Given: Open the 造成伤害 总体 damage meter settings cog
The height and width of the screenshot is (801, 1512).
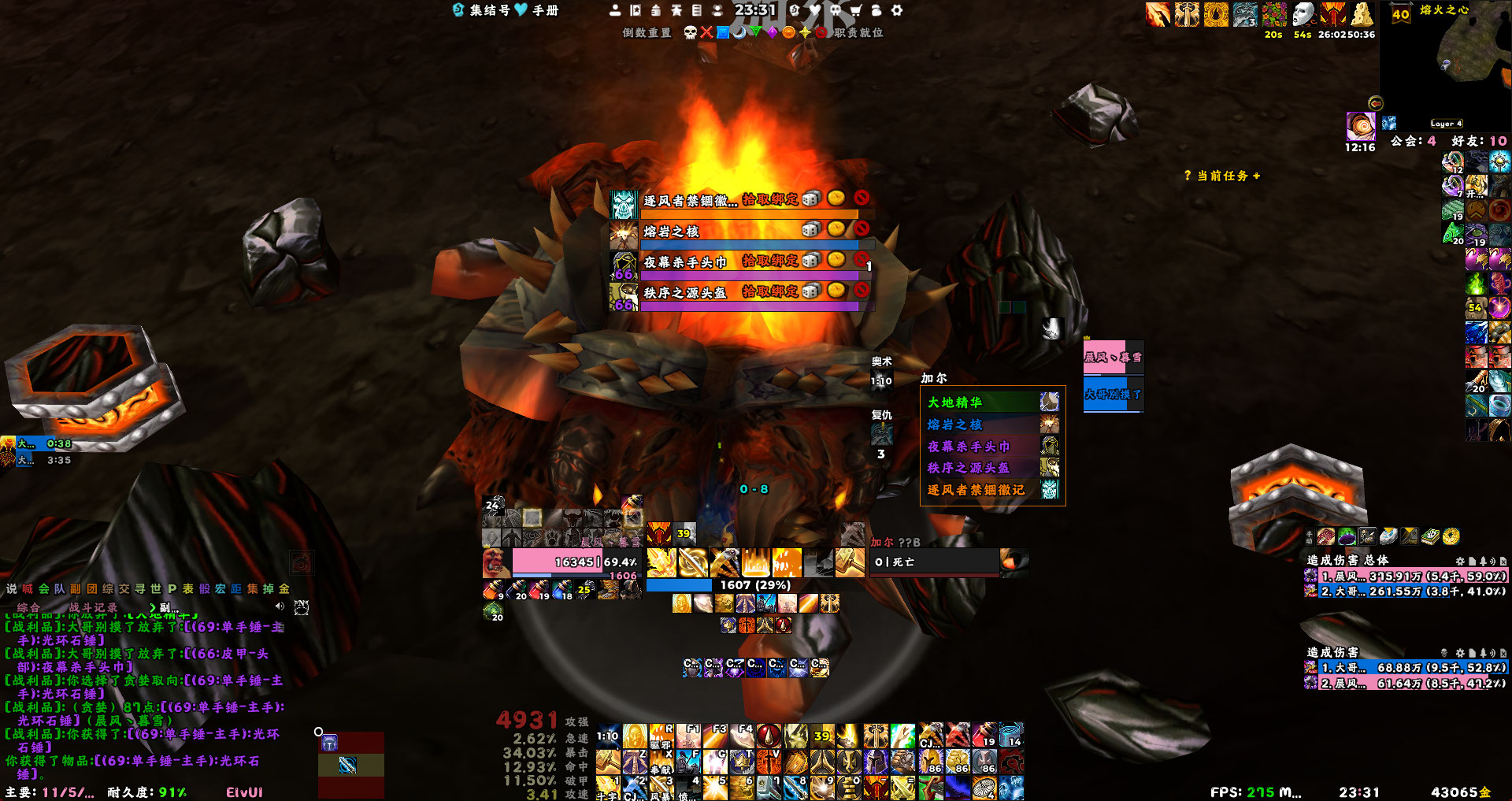Looking at the screenshot, I should coord(1460,561).
